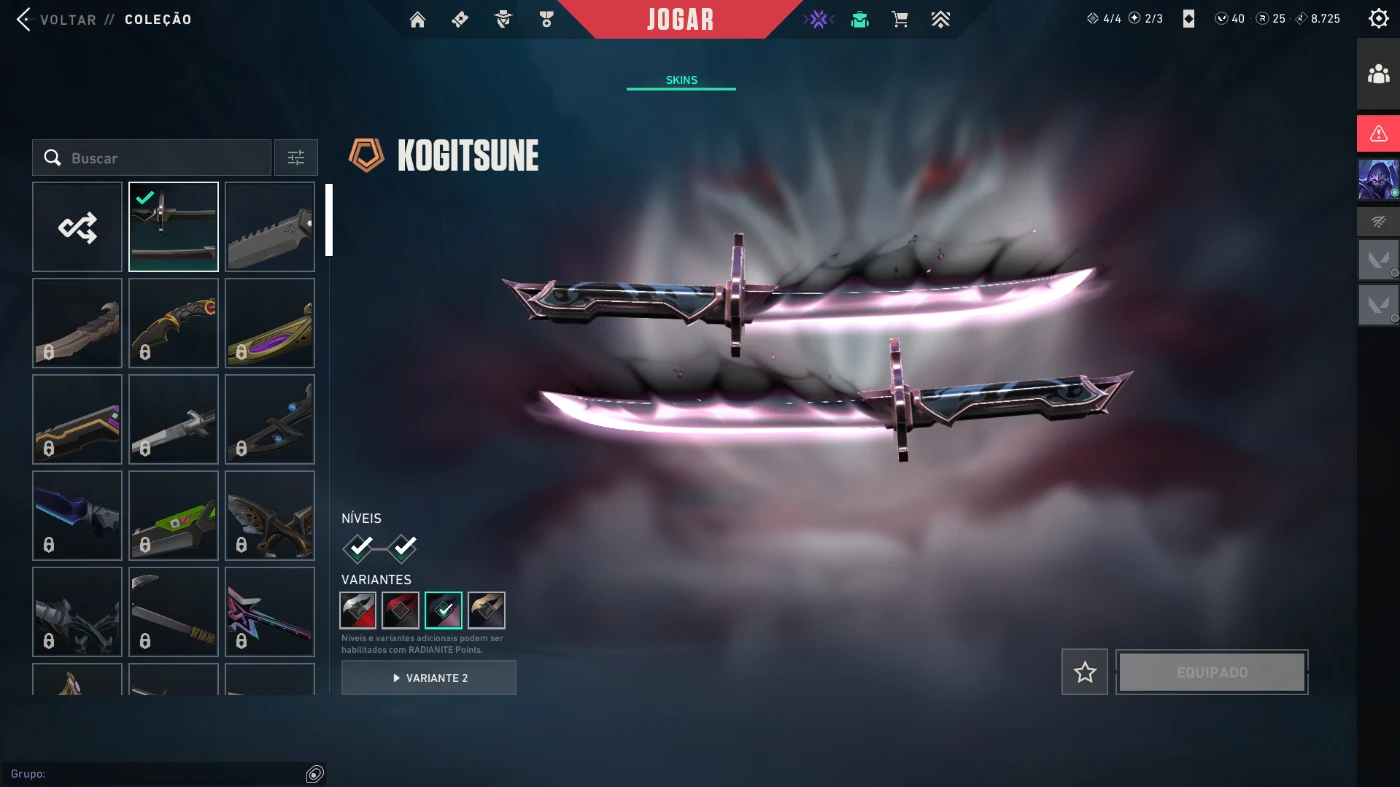Image resolution: width=1400 pixels, height=787 pixels.
Task: Start a match with the JOGAR button
Action: [680, 20]
